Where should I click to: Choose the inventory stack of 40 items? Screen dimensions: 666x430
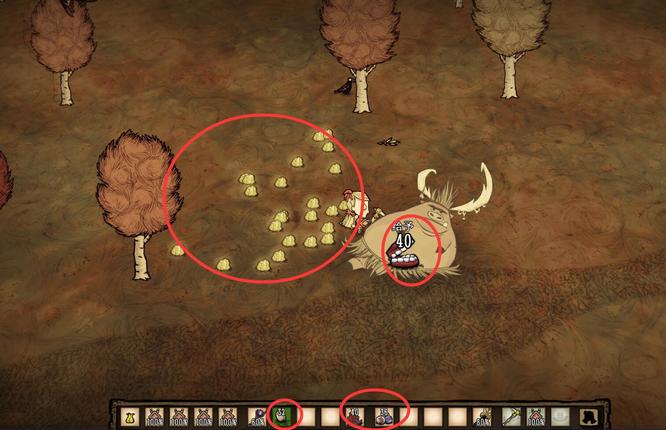355,415
